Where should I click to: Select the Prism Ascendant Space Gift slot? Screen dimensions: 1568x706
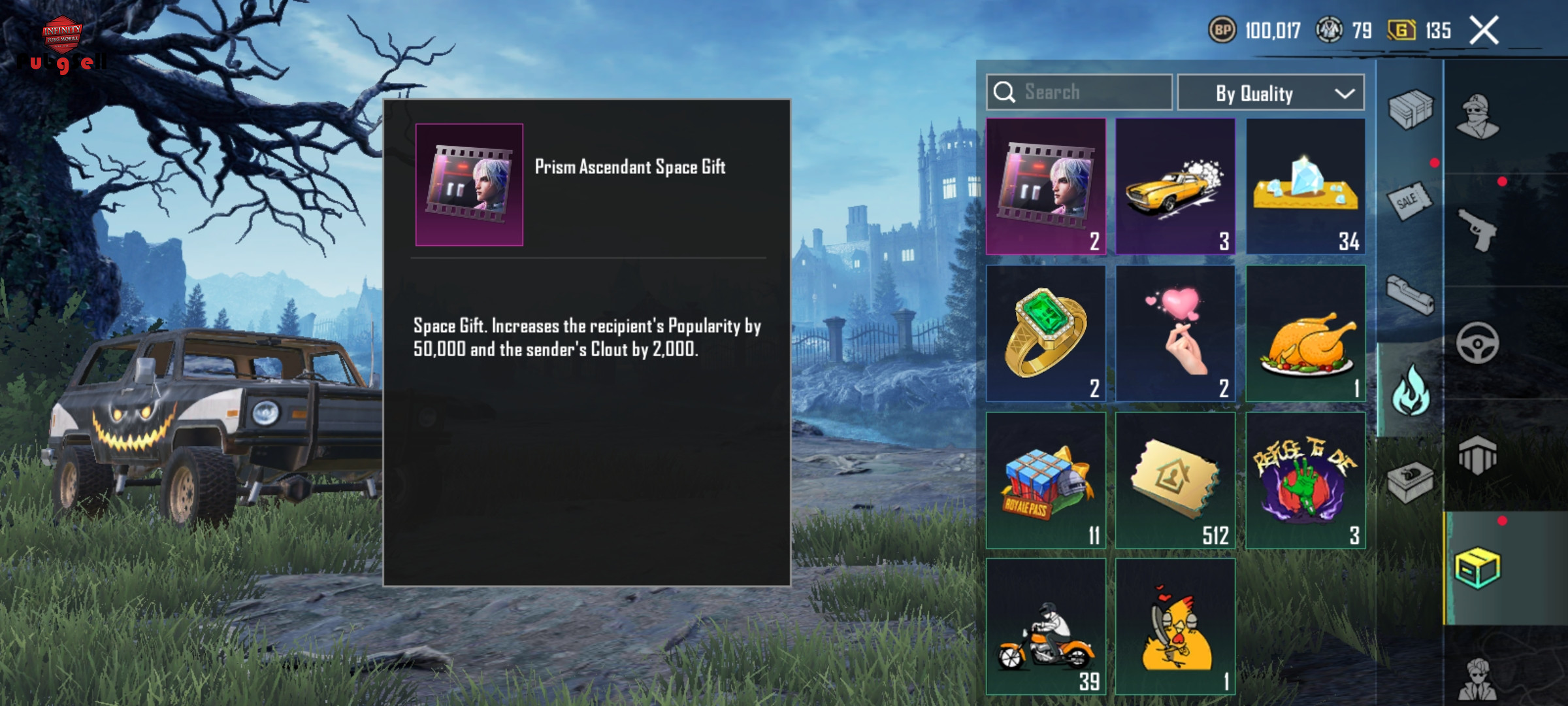tap(1046, 186)
